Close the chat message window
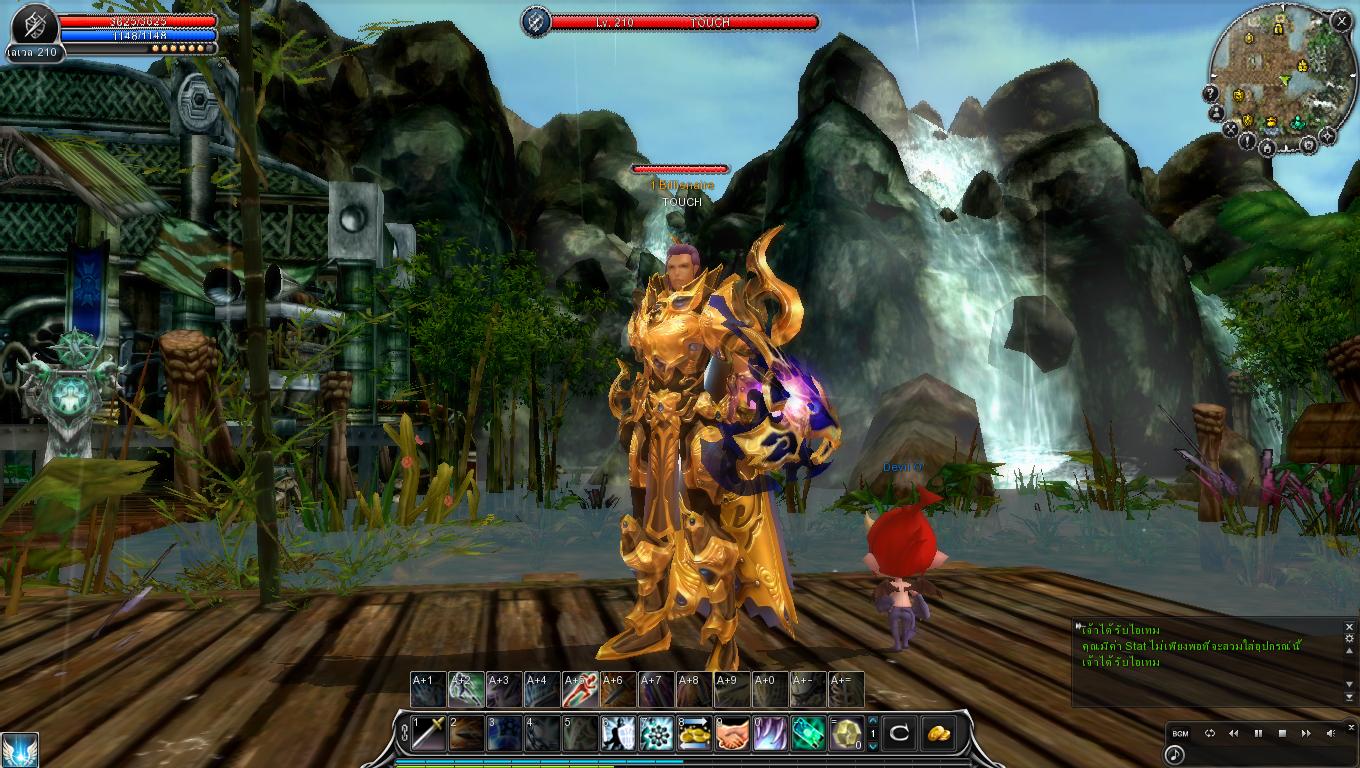Viewport: 1360px width, 768px height. pyautogui.click(x=1349, y=626)
